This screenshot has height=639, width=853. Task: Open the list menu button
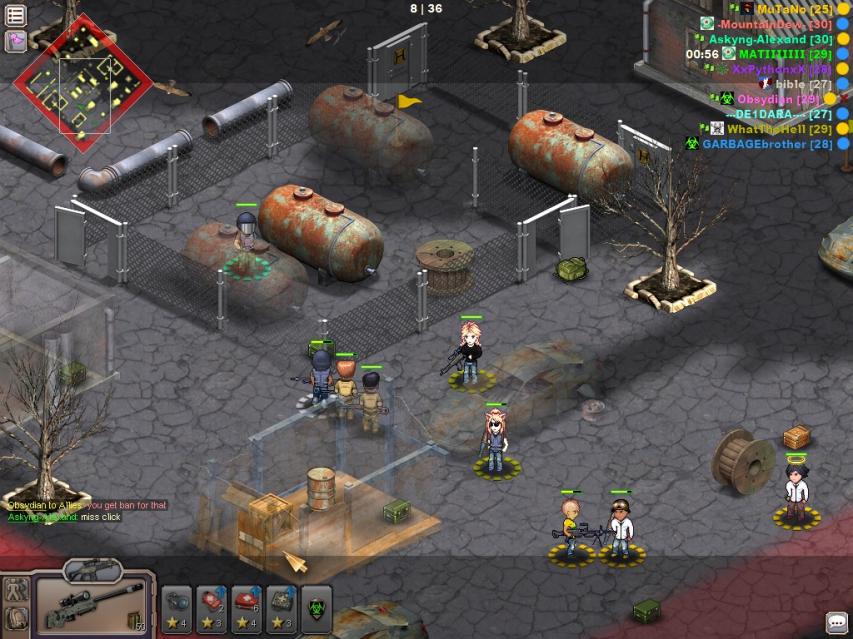tap(15, 15)
